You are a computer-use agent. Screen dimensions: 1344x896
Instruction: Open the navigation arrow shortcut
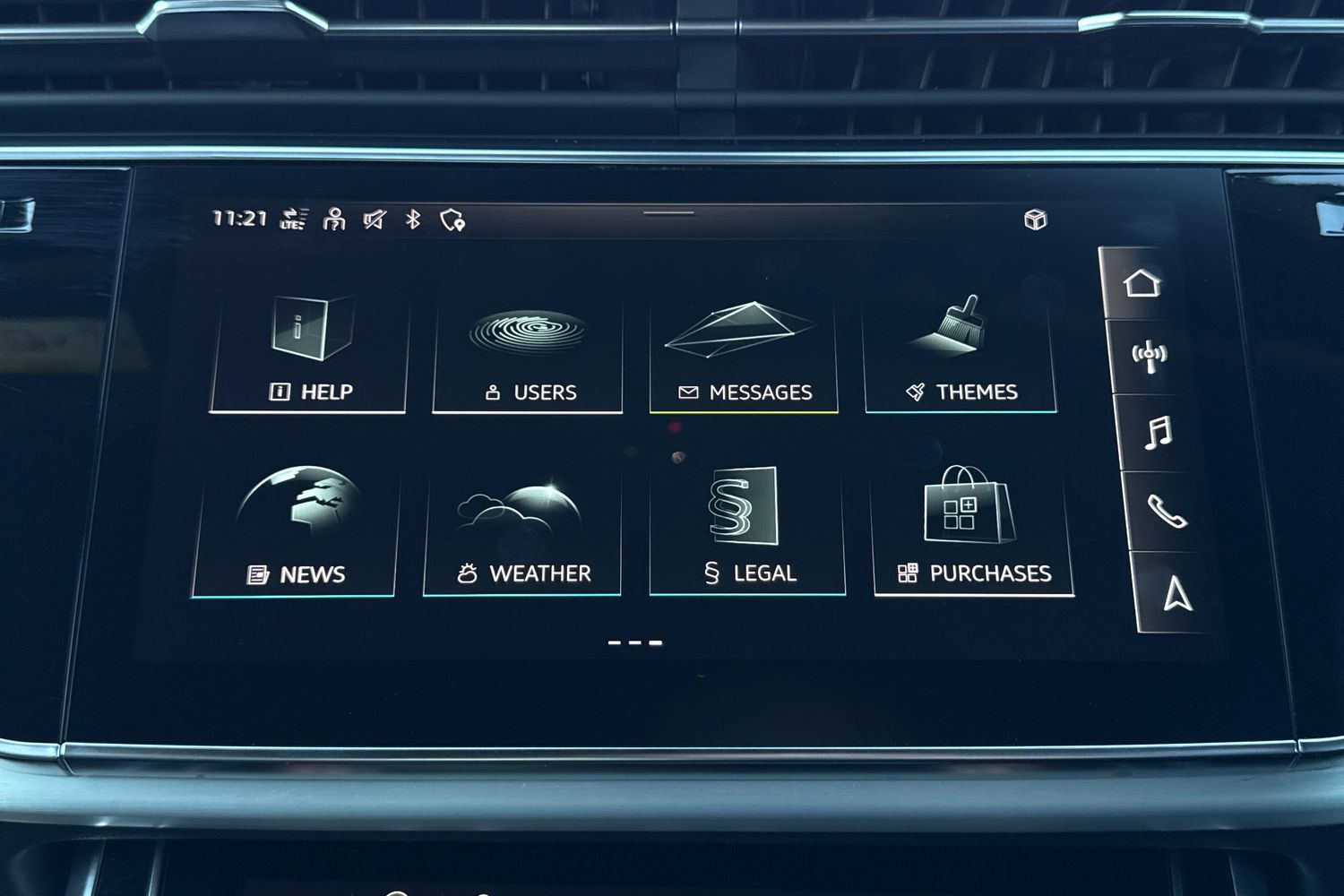click(x=1176, y=593)
